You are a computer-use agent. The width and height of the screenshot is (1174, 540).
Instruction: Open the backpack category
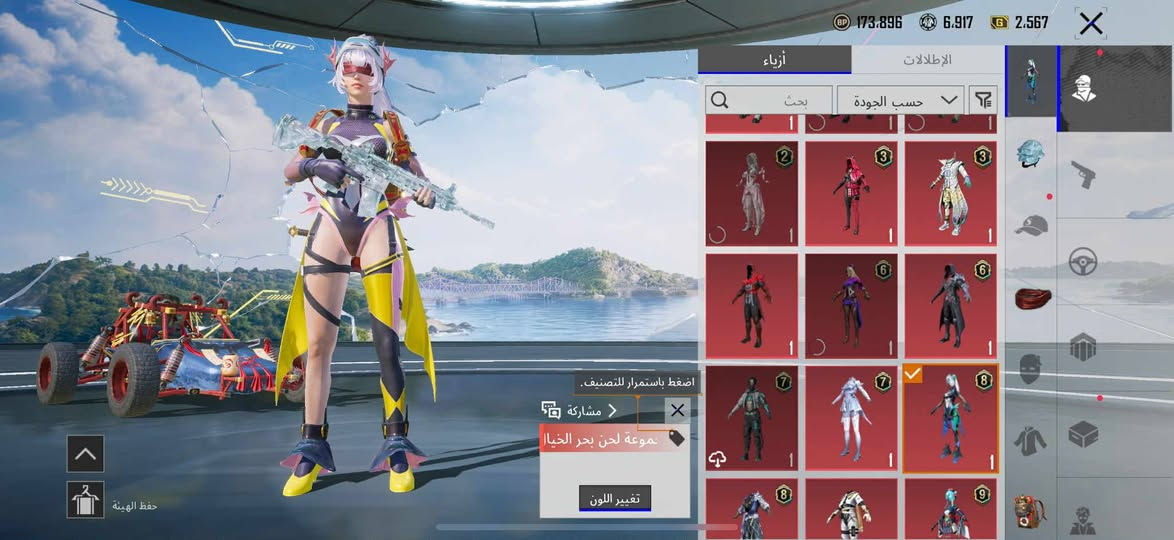(x=1030, y=510)
